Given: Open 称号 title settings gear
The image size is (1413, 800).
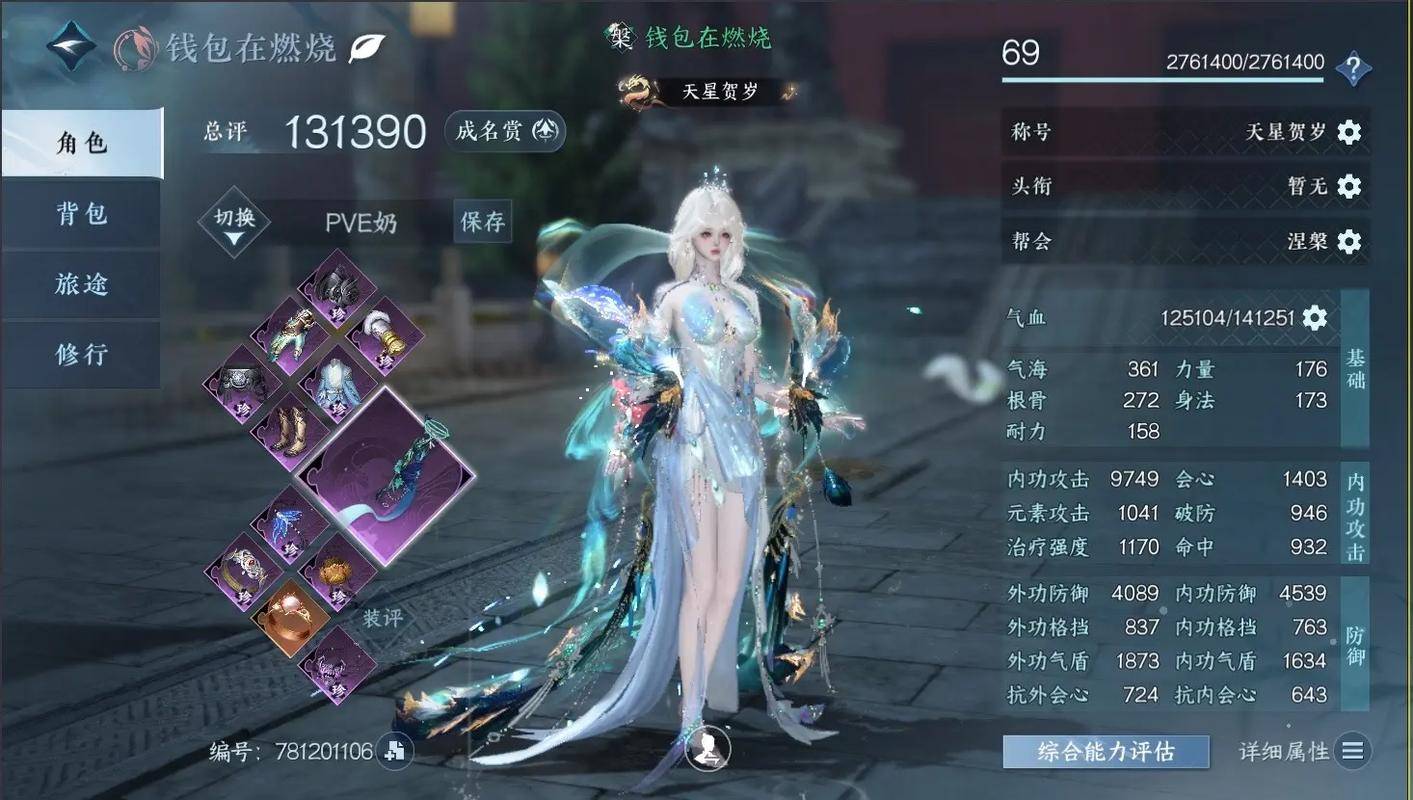Looking at the screenshot, I should 1349,132.
